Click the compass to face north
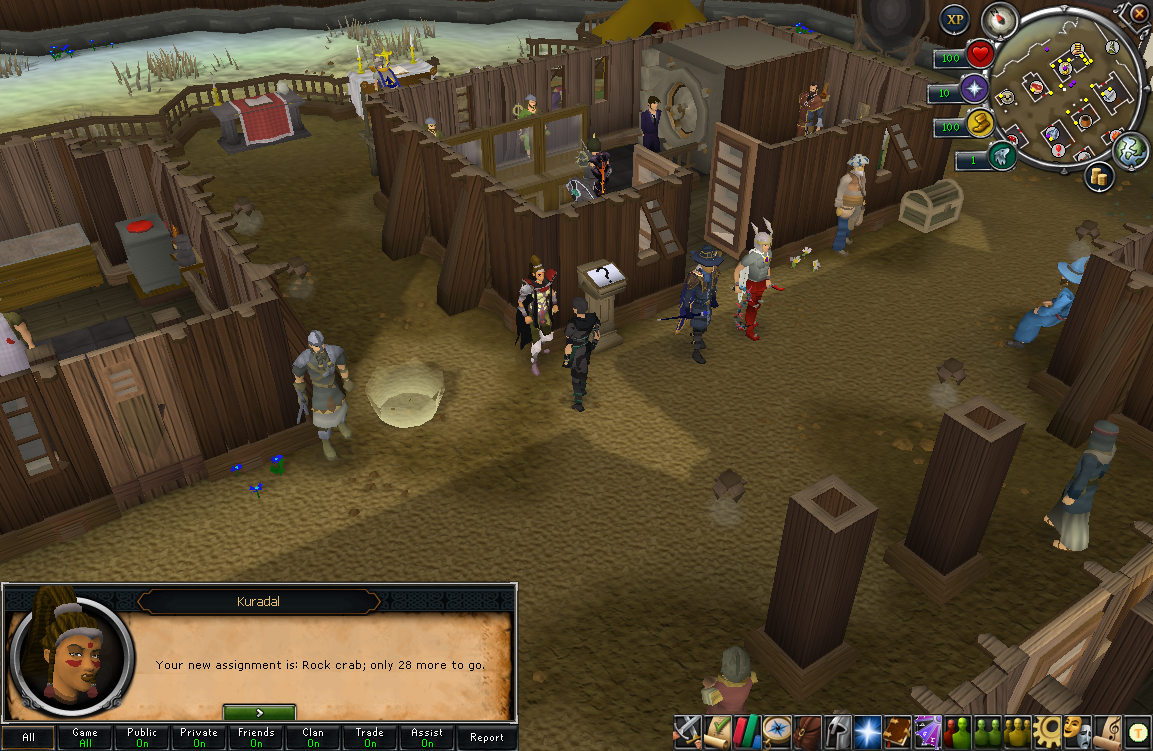Viewport: 1153px width, 751px height. [999, 18]
